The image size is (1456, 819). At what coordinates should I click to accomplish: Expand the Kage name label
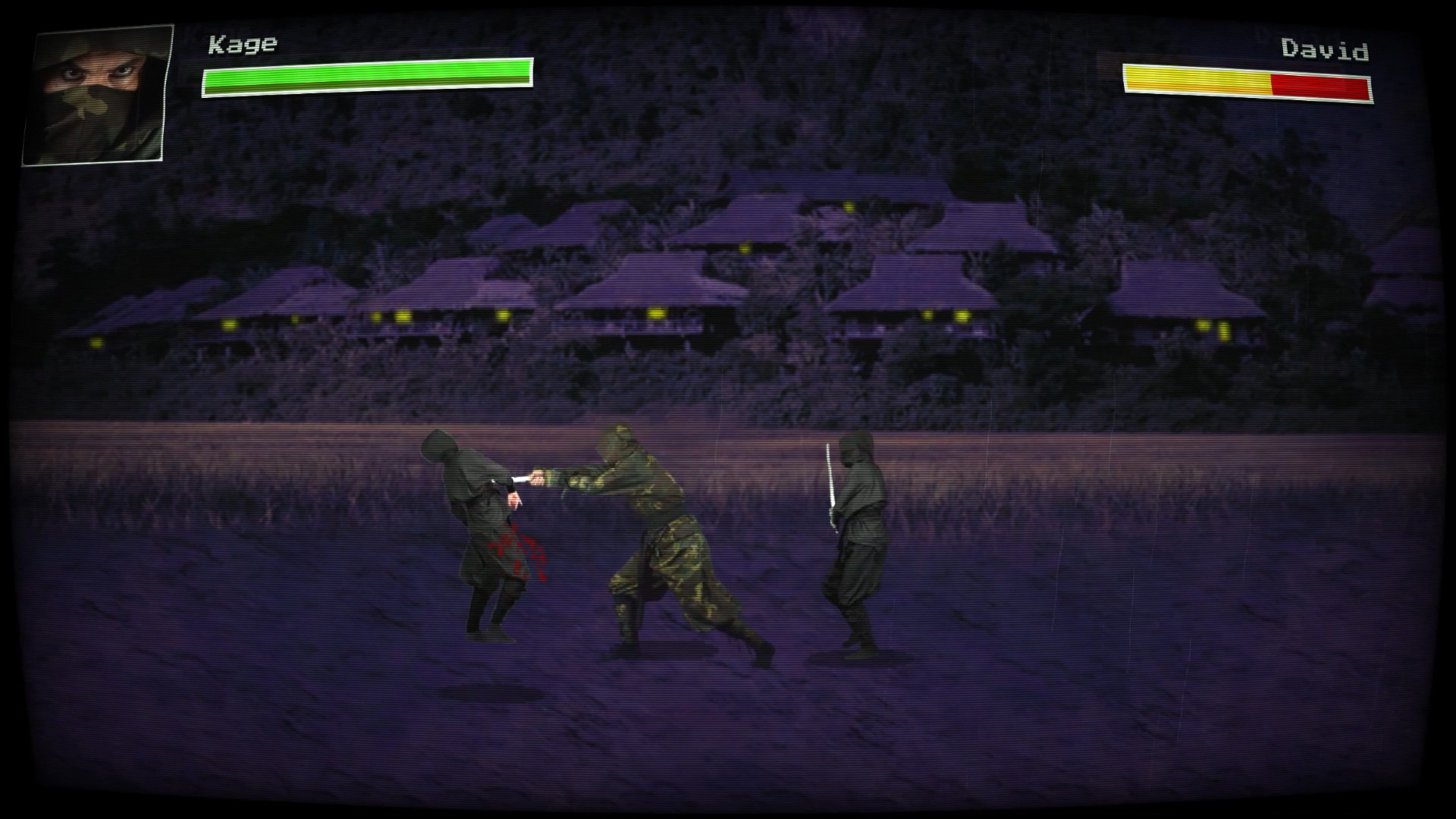pyautogui.click(x=242, y=43)
